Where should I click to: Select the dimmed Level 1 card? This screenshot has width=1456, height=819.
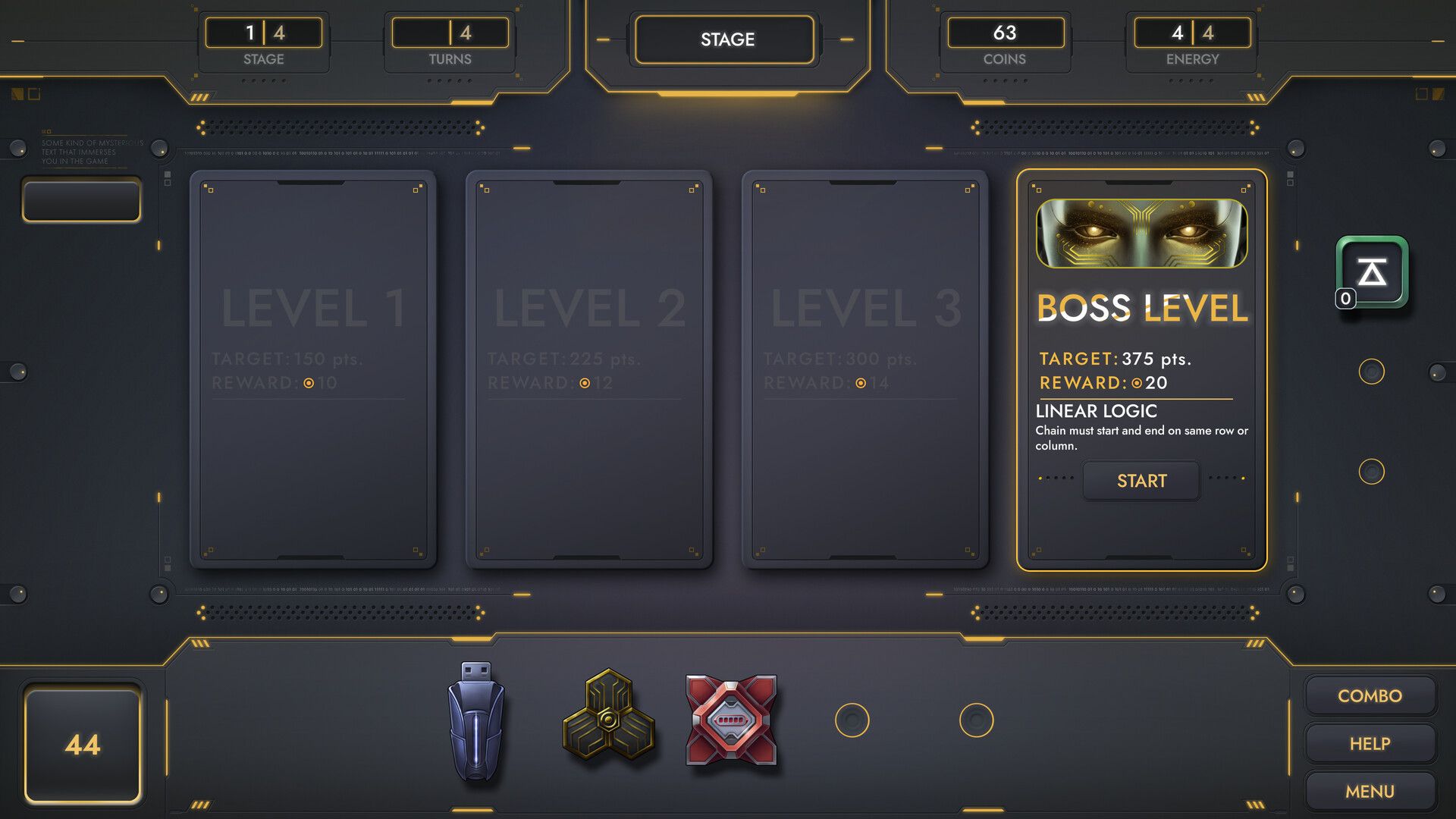tap(312, 369)
